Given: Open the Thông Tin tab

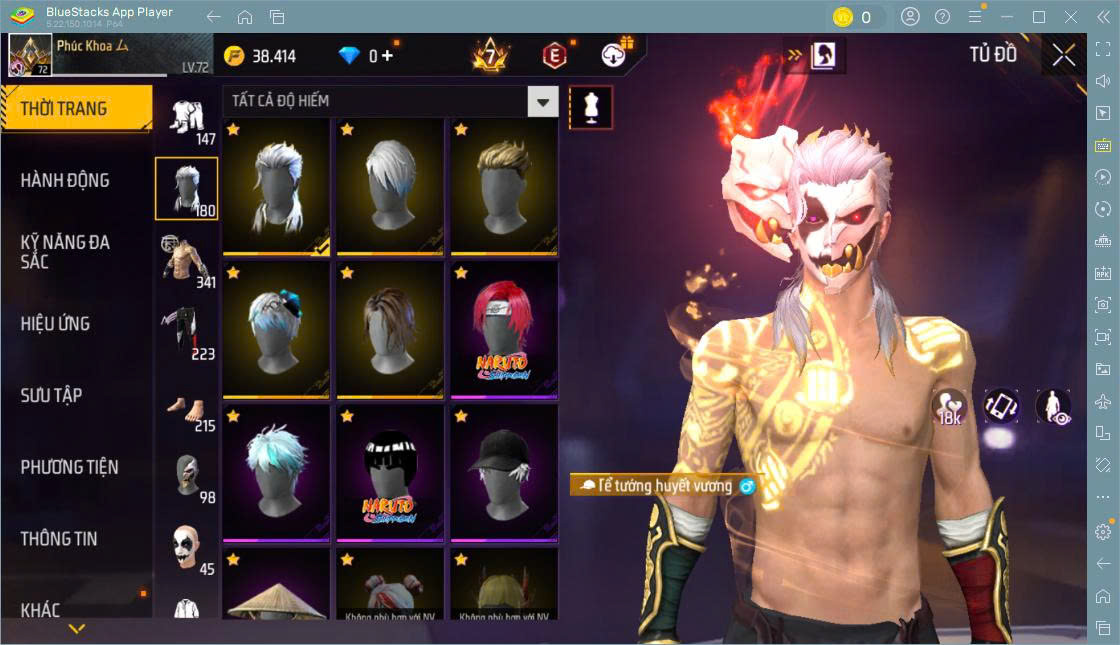Looking at the screenshot, I should coord(59,538).
